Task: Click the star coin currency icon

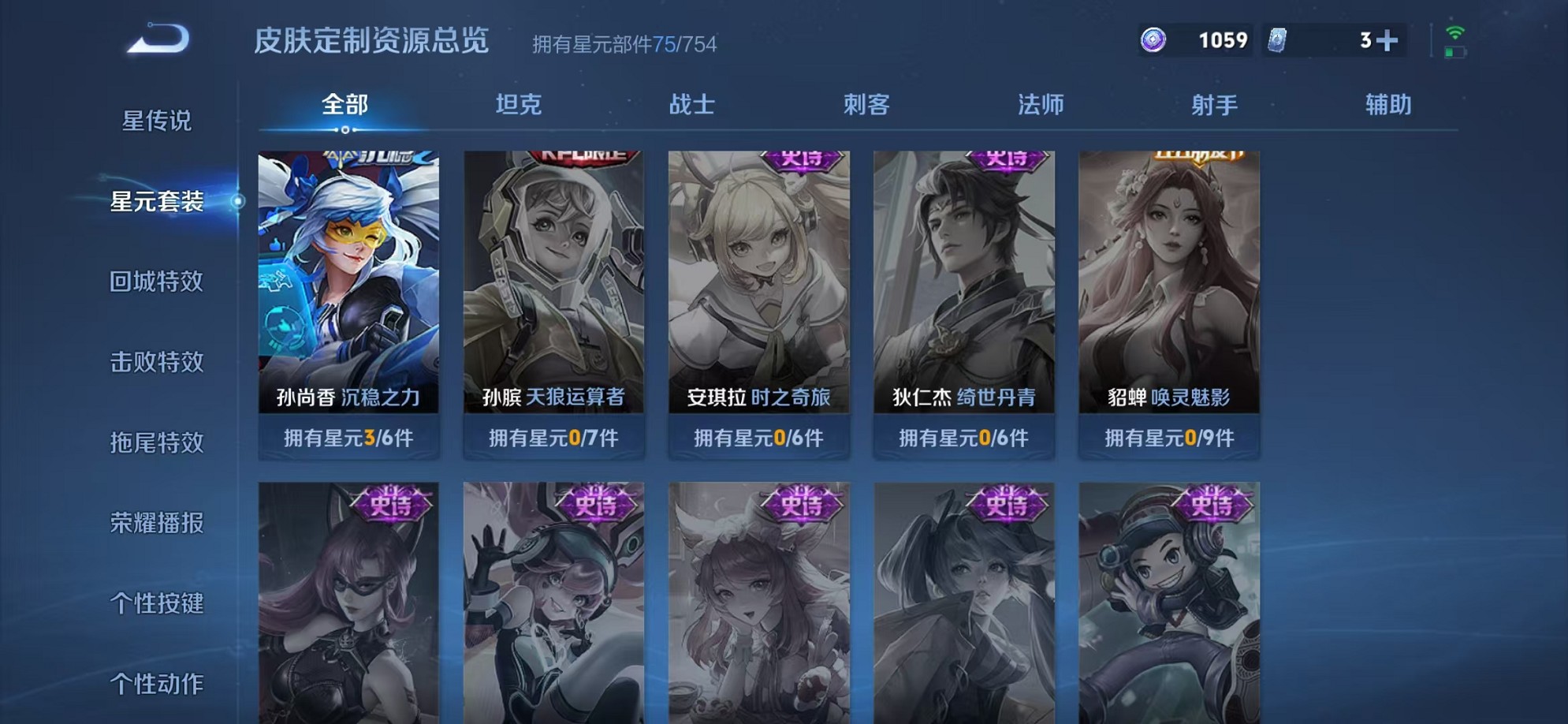Action: tap(1153, 38)
